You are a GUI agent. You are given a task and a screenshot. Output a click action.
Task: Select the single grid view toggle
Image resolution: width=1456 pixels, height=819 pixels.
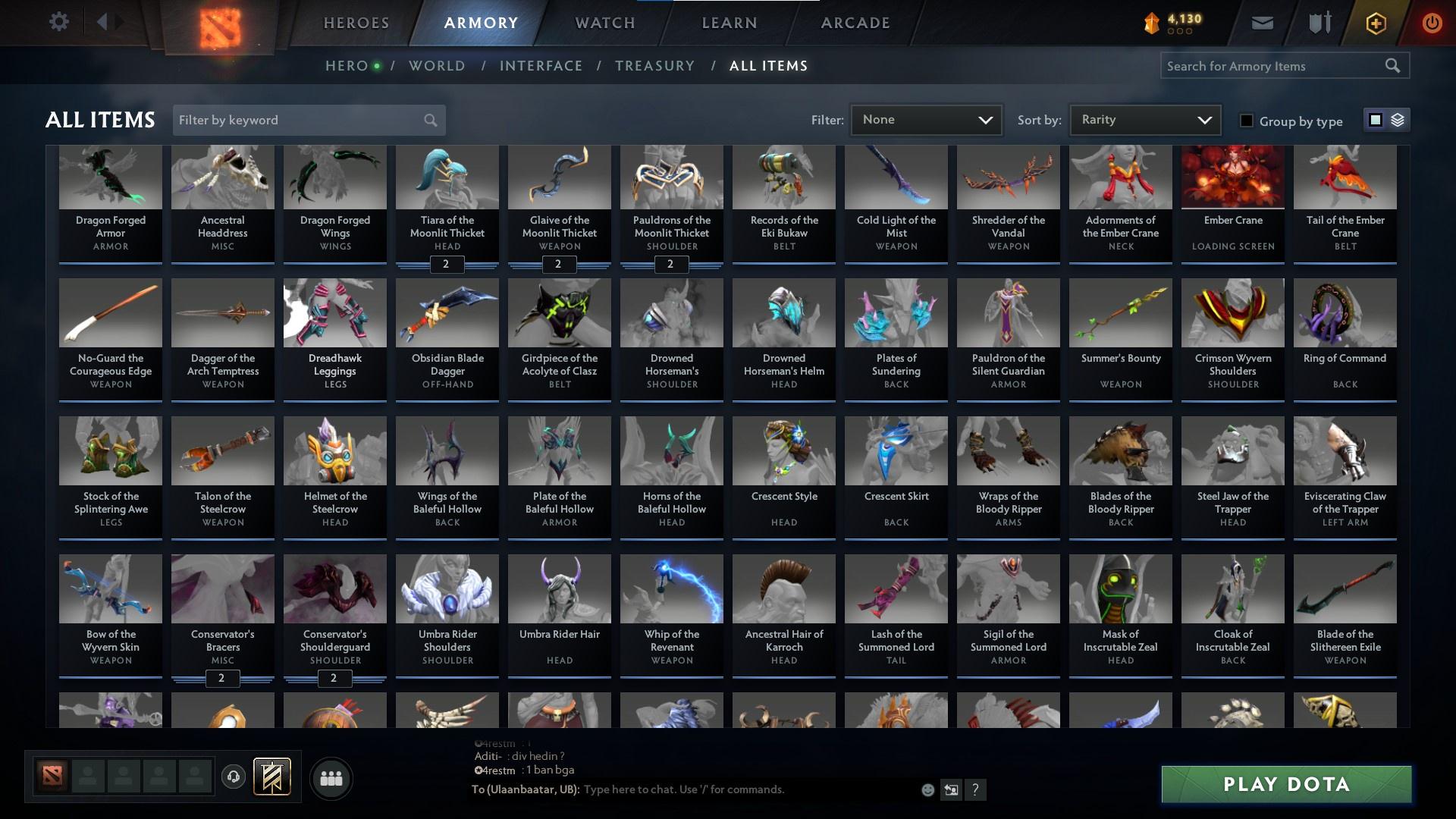[x=1375, y=120]
